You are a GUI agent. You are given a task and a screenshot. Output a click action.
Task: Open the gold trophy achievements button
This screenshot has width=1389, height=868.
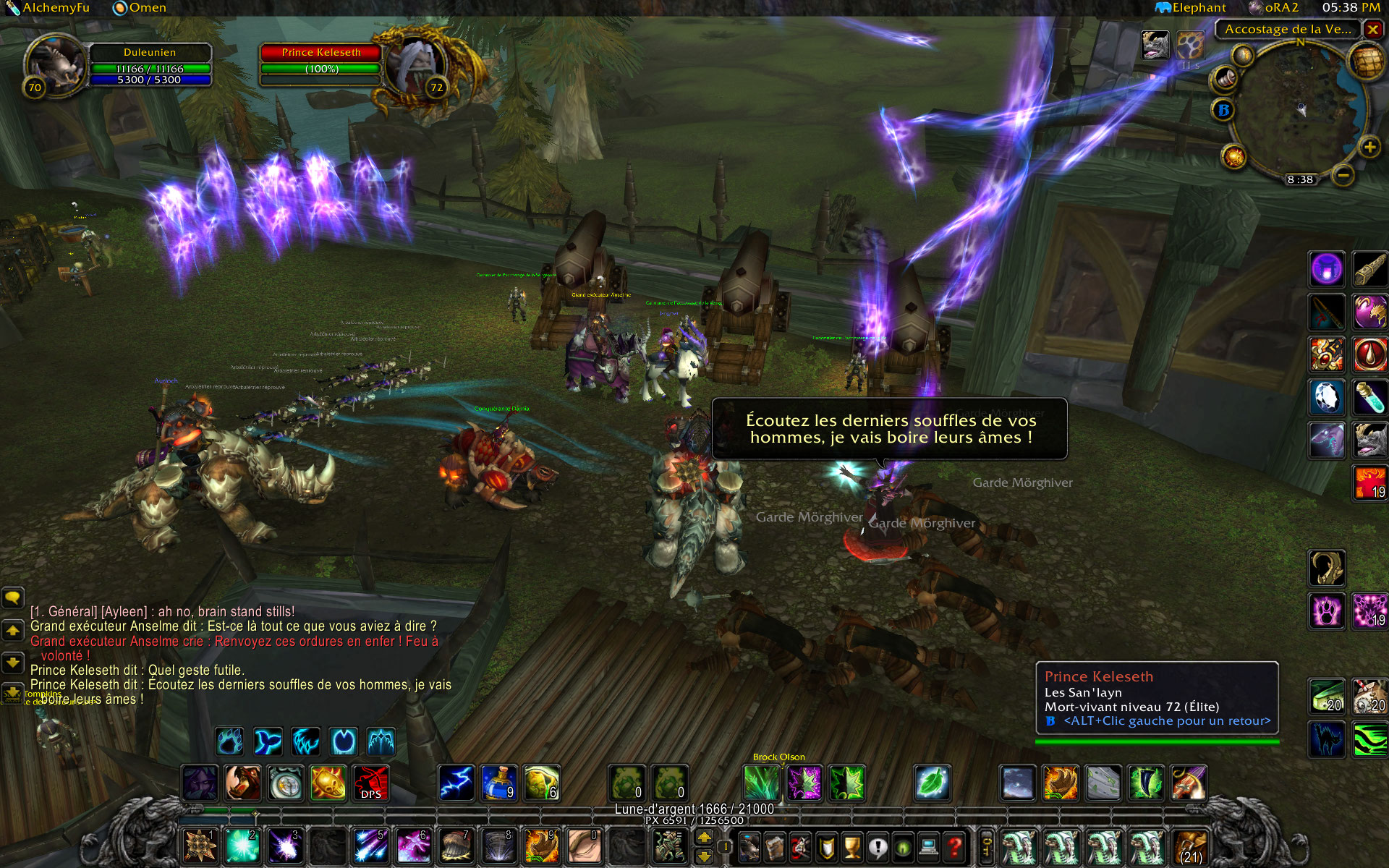tap(853, 846)
